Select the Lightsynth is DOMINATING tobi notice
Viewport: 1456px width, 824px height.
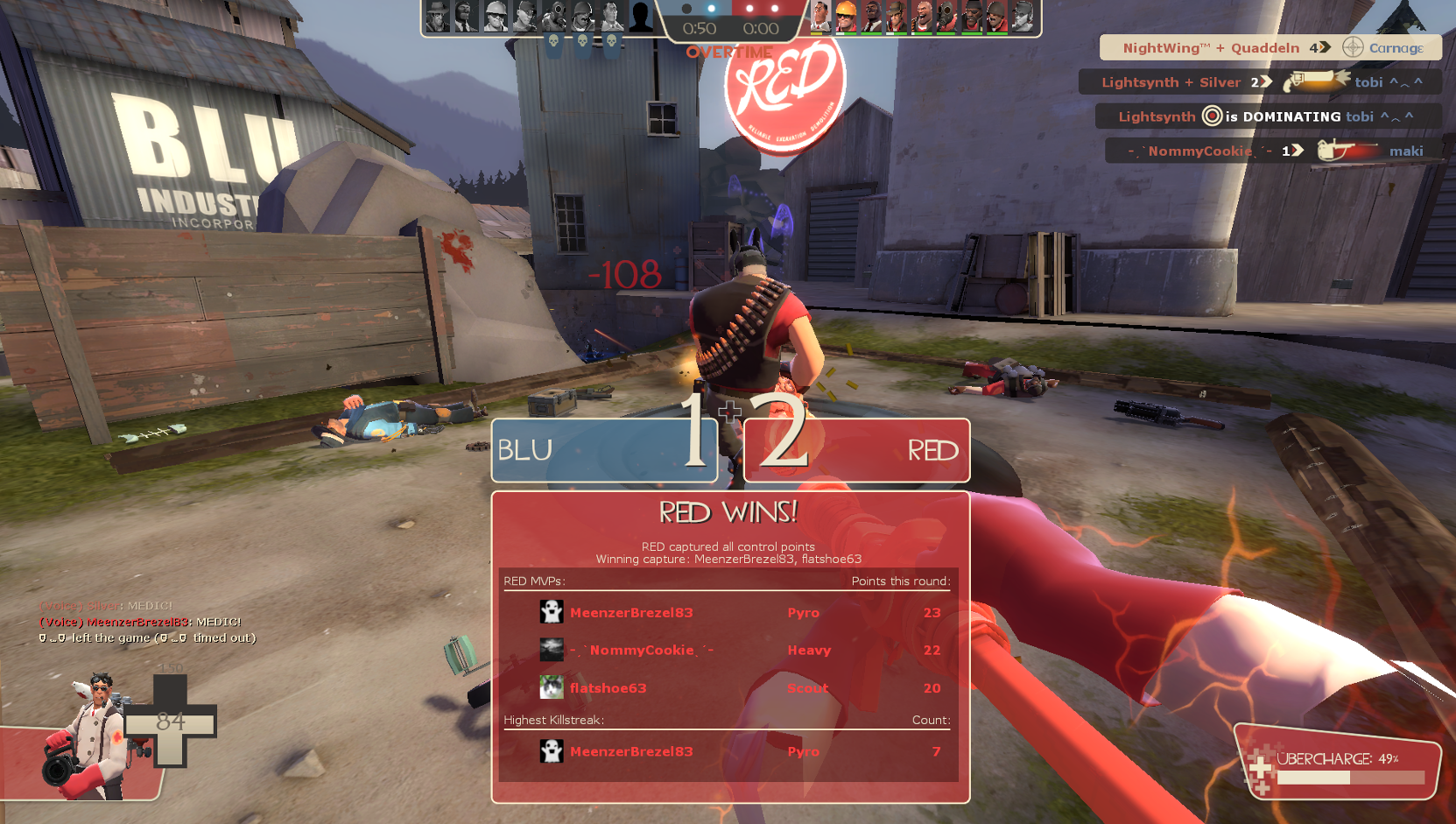click(1267, 116)
